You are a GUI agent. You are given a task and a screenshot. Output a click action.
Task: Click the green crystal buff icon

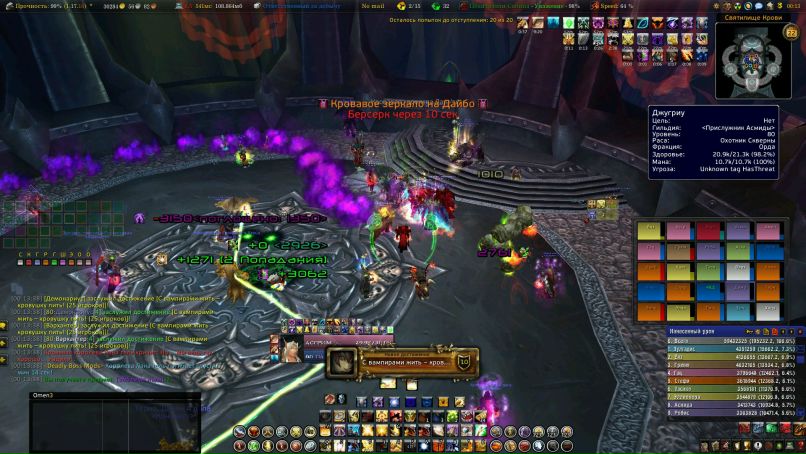pos(568,22)
